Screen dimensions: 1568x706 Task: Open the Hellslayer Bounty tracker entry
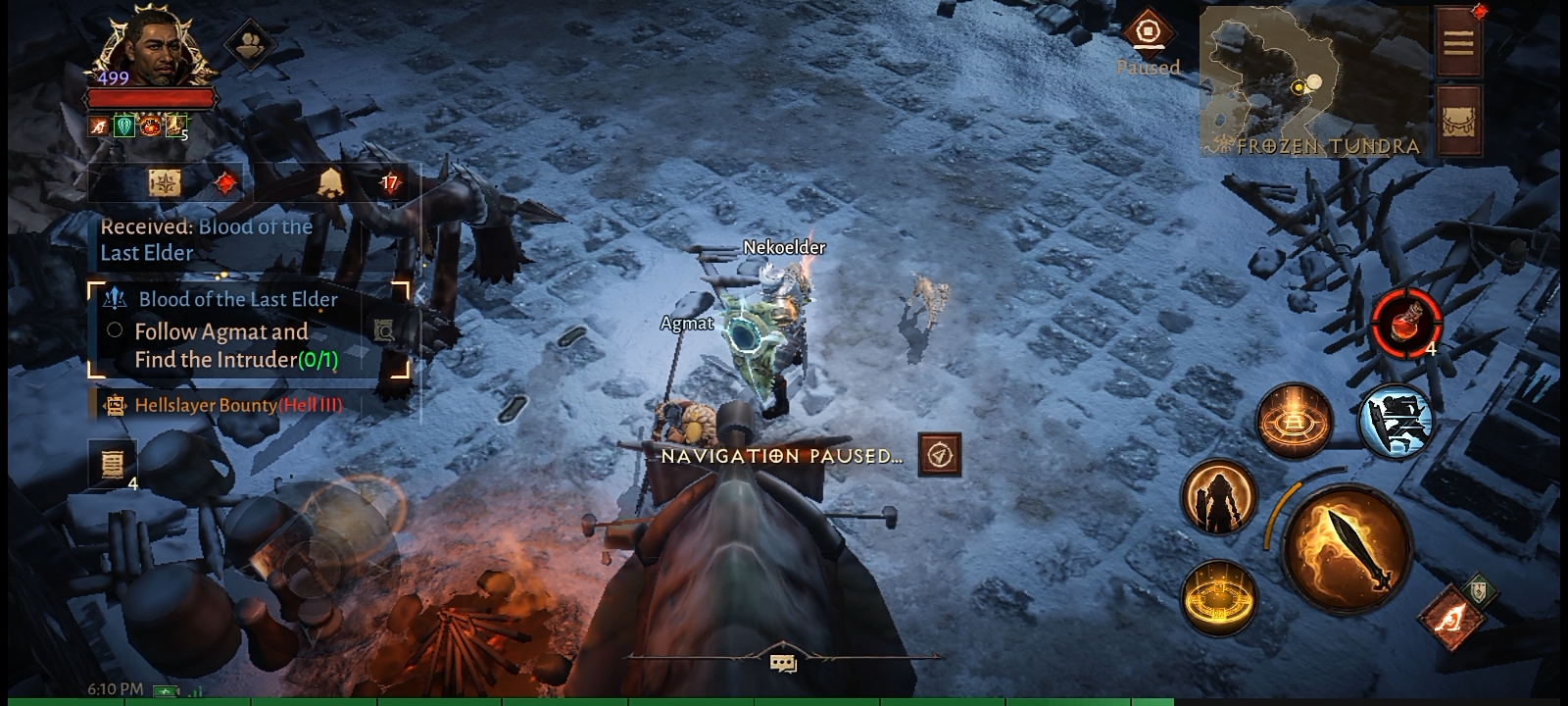(x=238, y=405)
